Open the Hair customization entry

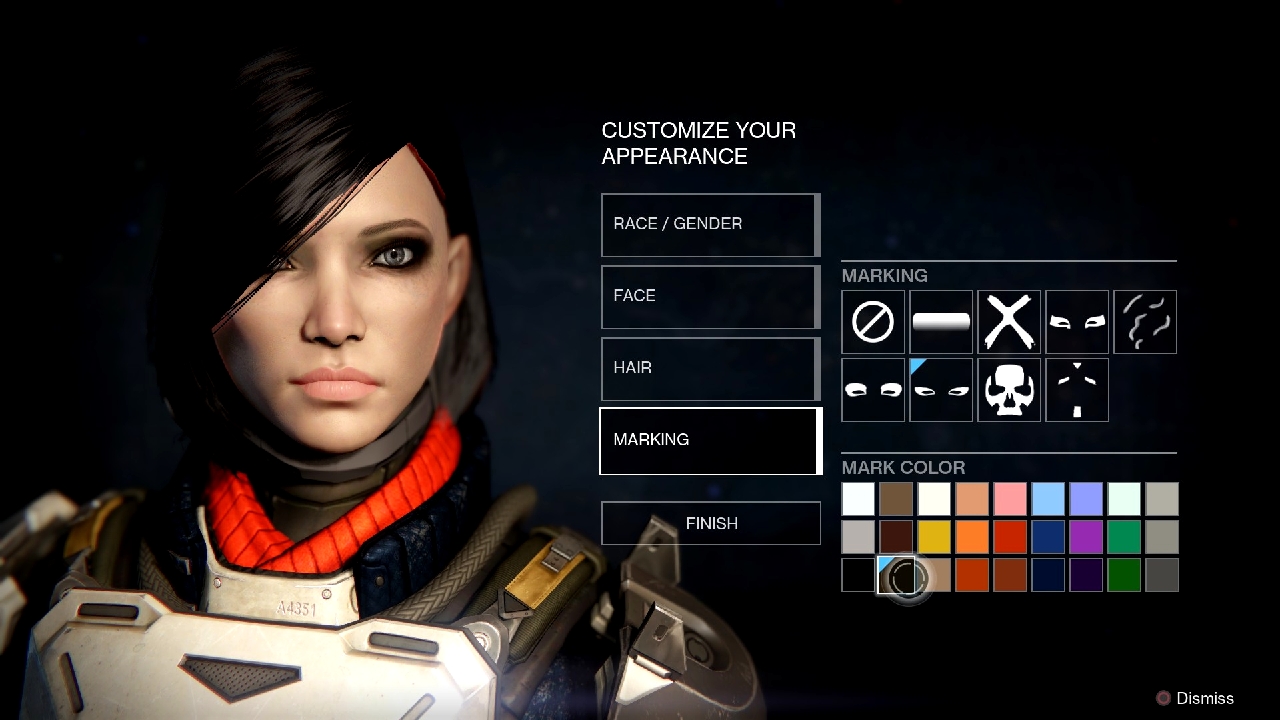click(x=710, y=368)
